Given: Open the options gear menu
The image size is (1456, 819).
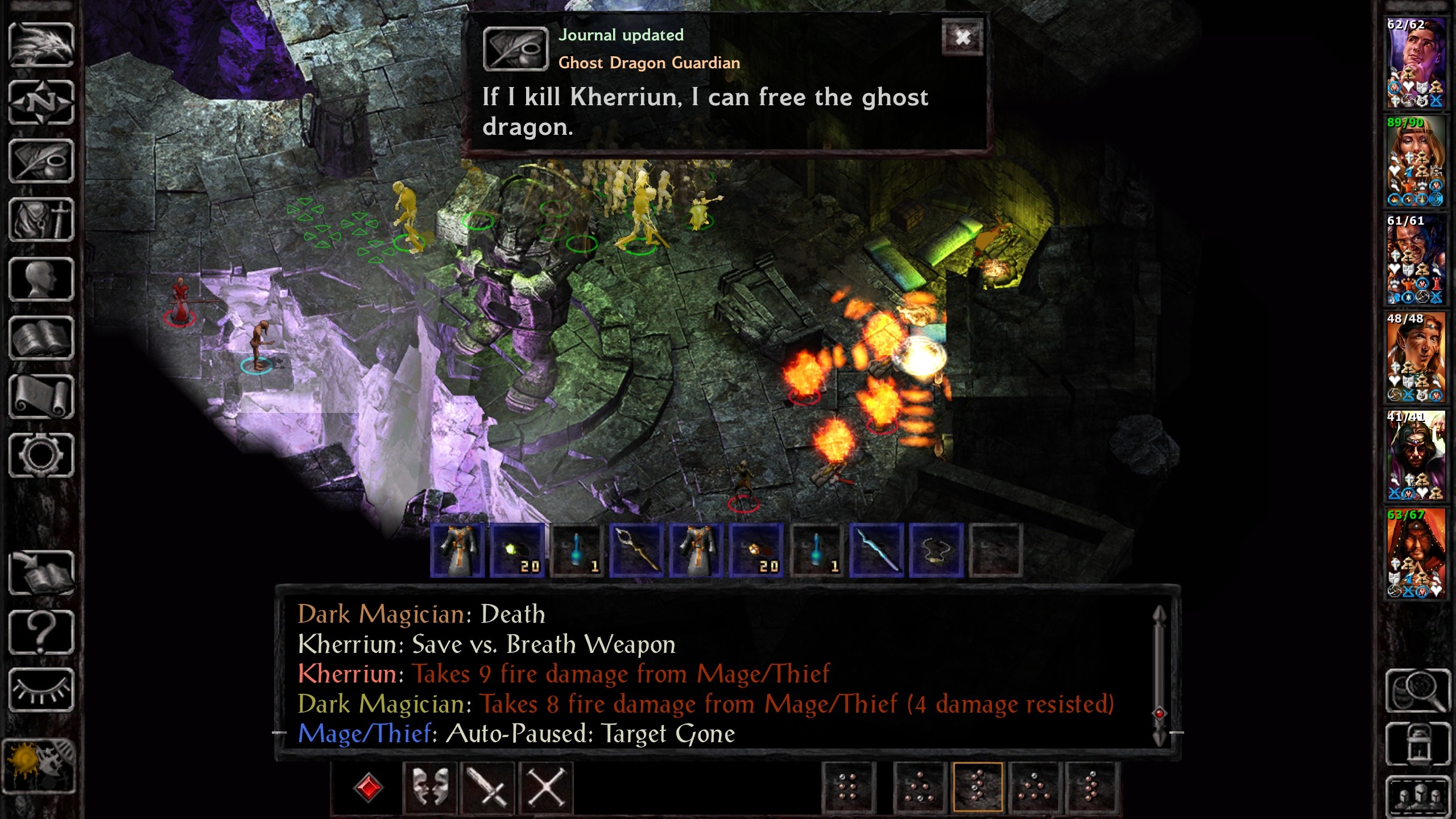Looking at the screenshot, I should 41,456.
